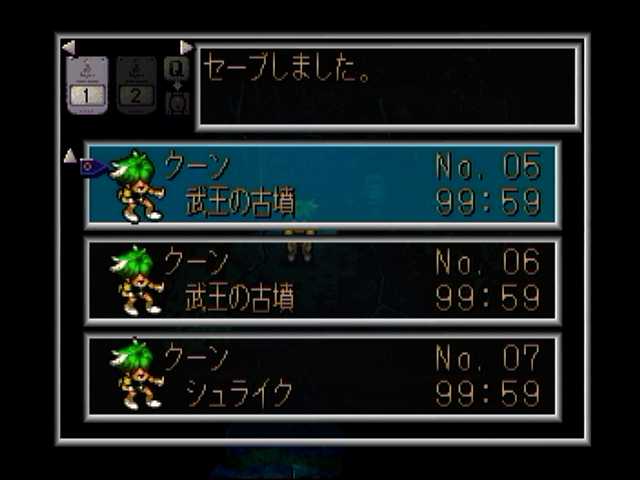Select memory card 1 icon
Screen dimensions: 640x480
coord(86,84)
